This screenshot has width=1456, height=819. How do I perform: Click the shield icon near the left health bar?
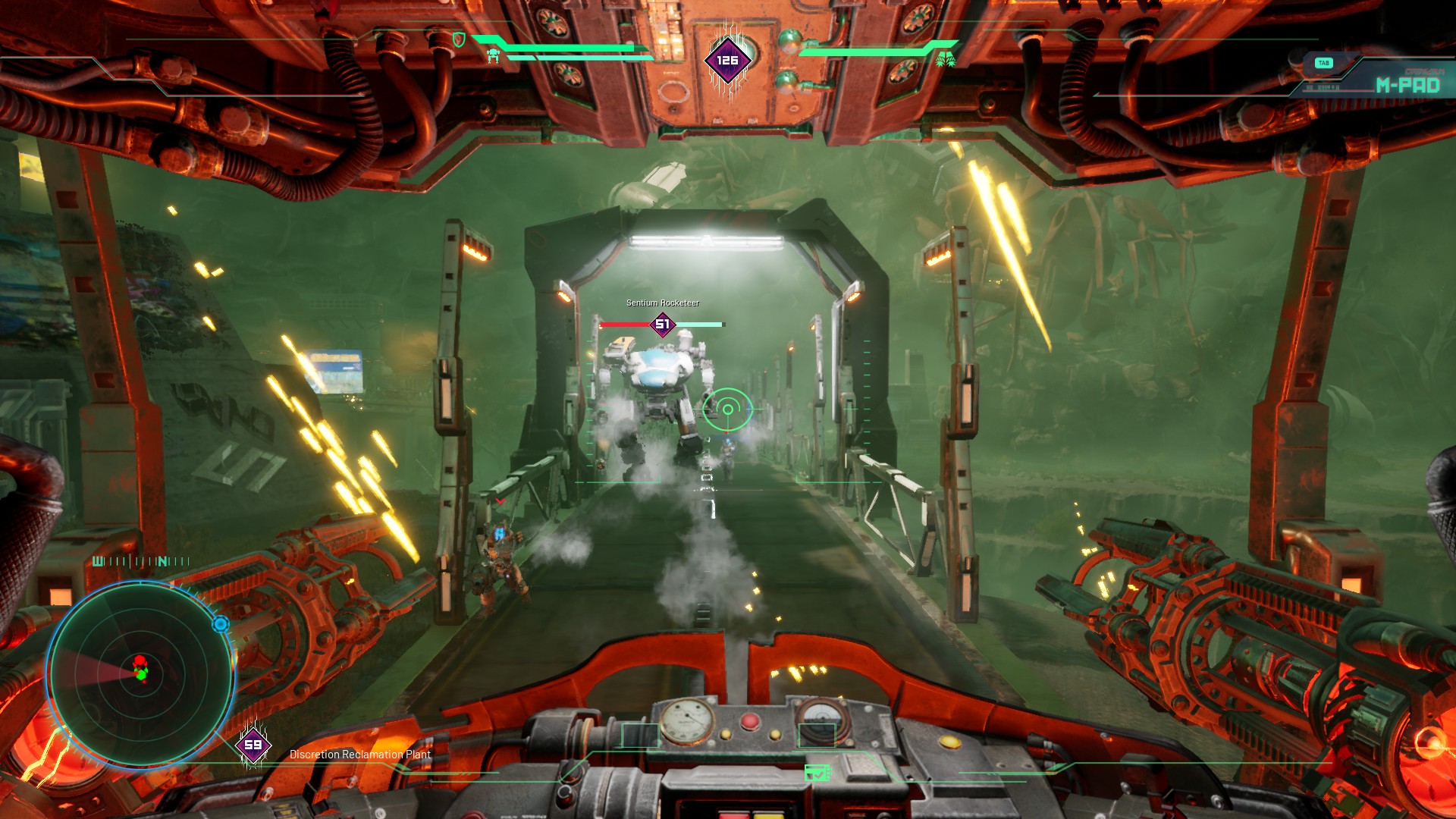458,38
